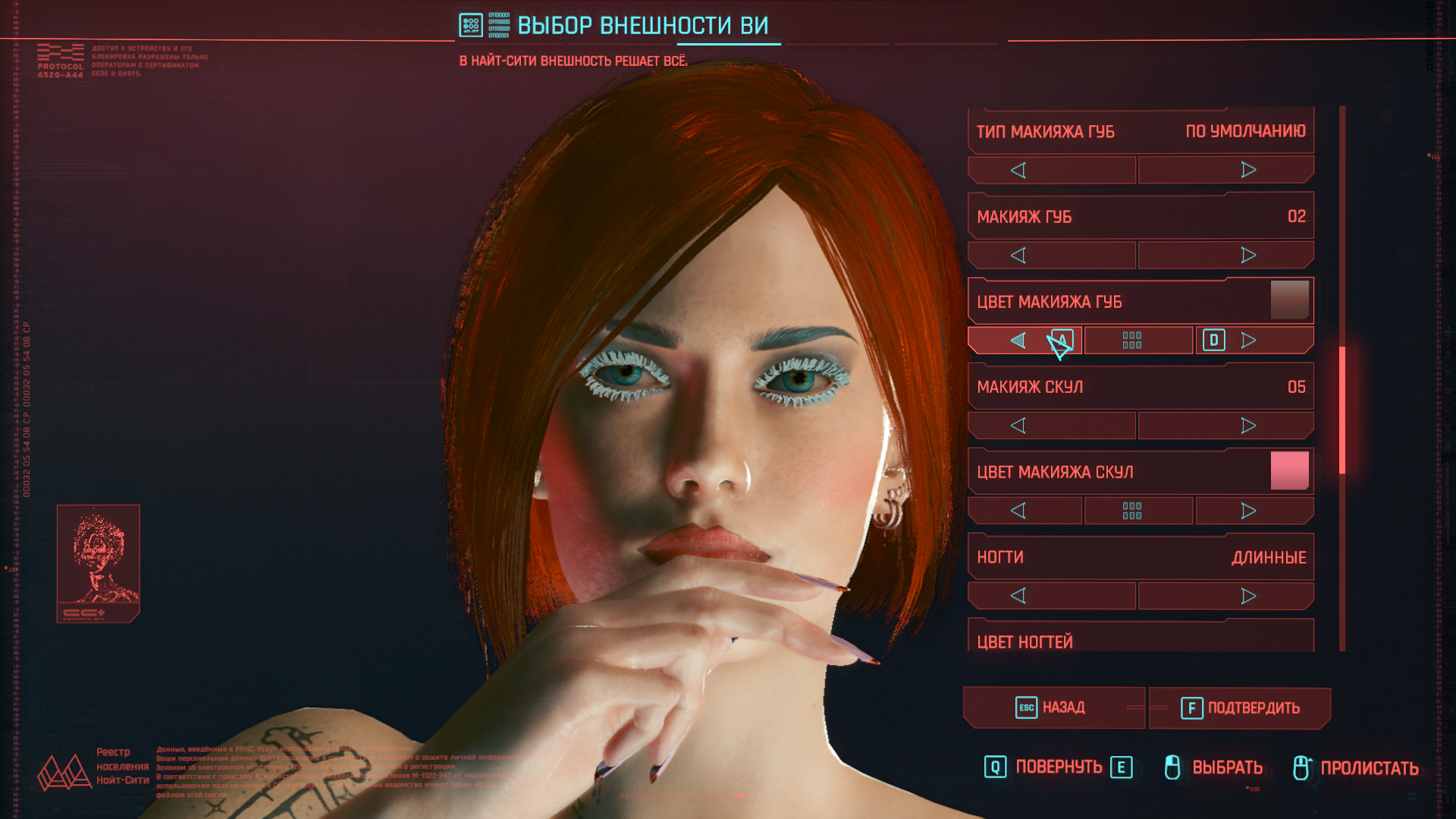The image size is (1456, 819).
Task: Click the pink cheek makeup color swatch
Action: tap(1289, 471)
